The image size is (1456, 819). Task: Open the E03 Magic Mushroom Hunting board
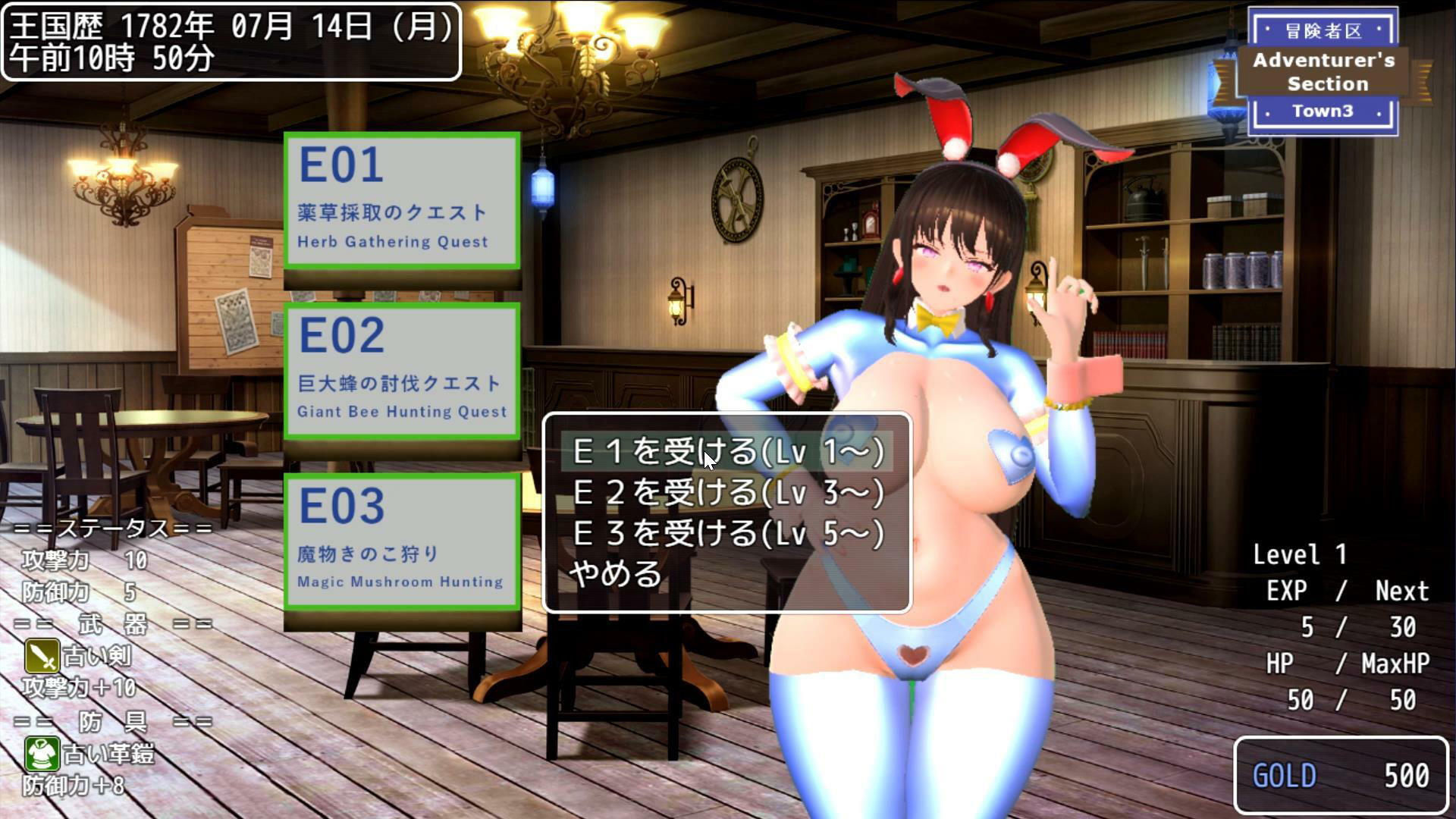tap(401, 539)
